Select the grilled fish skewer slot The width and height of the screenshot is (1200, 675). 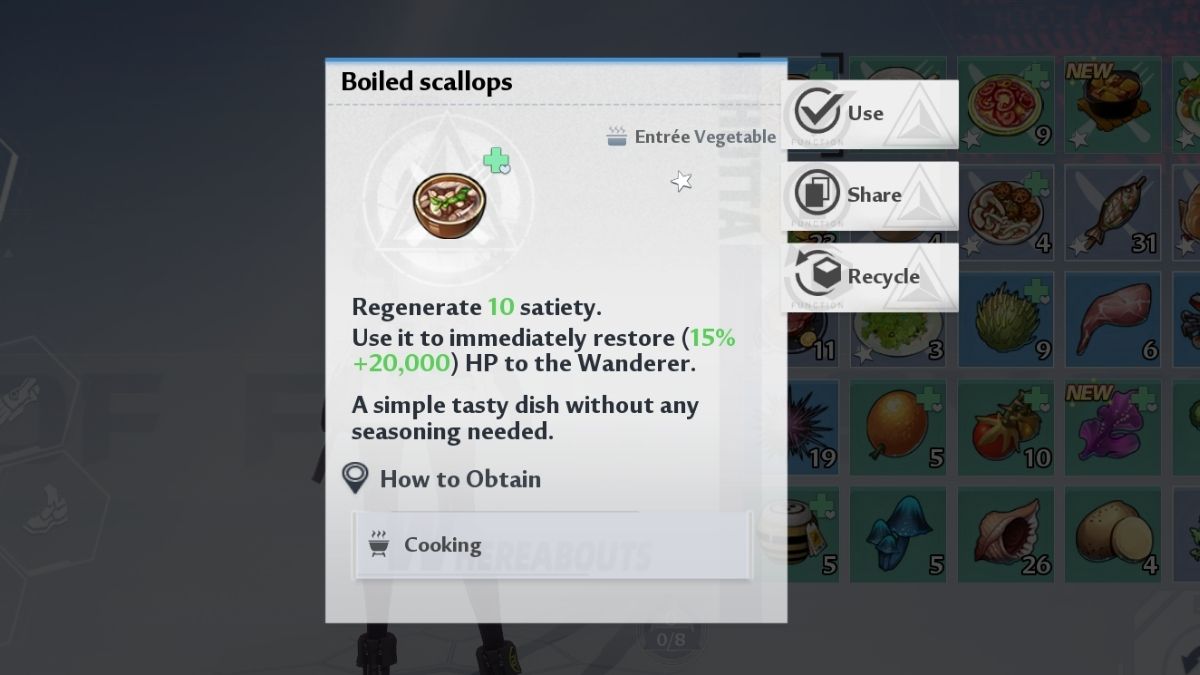(1112, 211)
